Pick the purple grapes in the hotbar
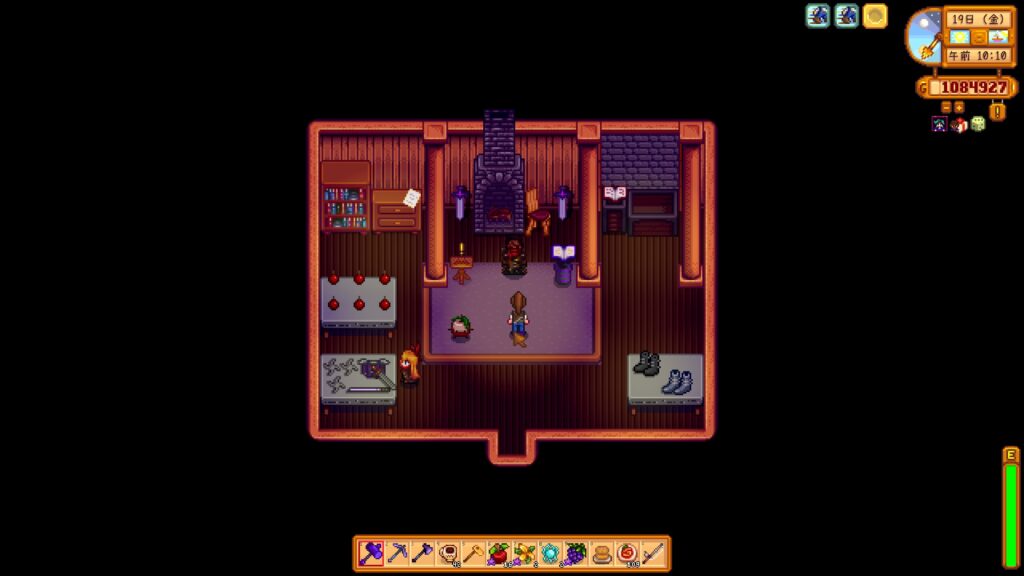 (576, 553)
